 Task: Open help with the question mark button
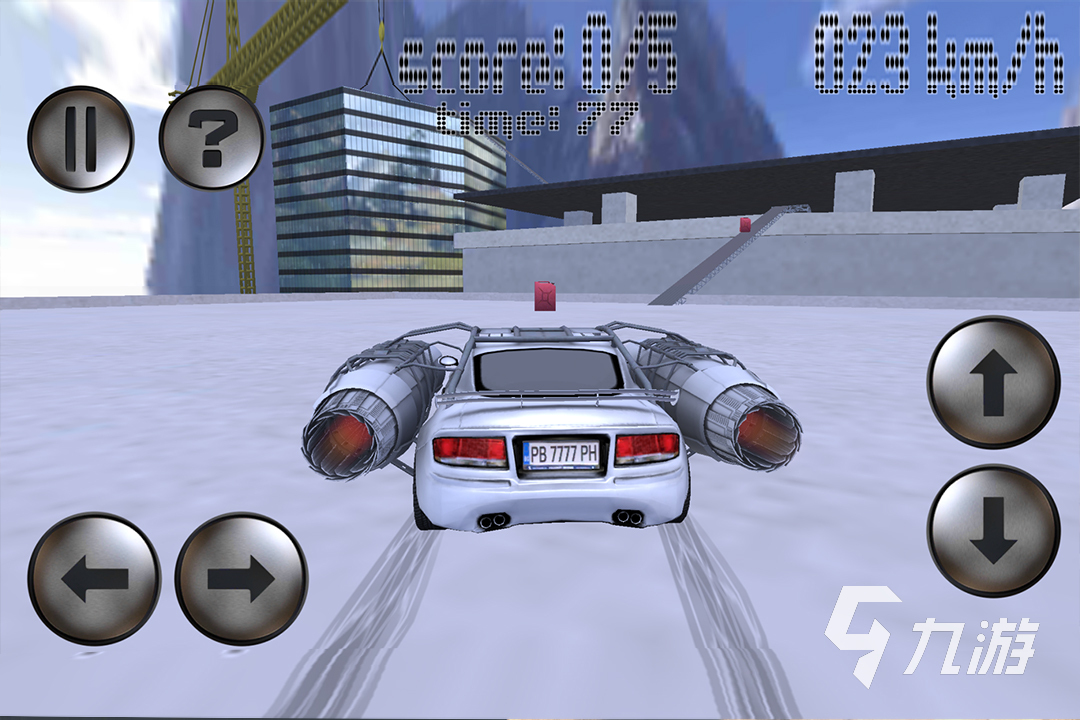point(212,139)
